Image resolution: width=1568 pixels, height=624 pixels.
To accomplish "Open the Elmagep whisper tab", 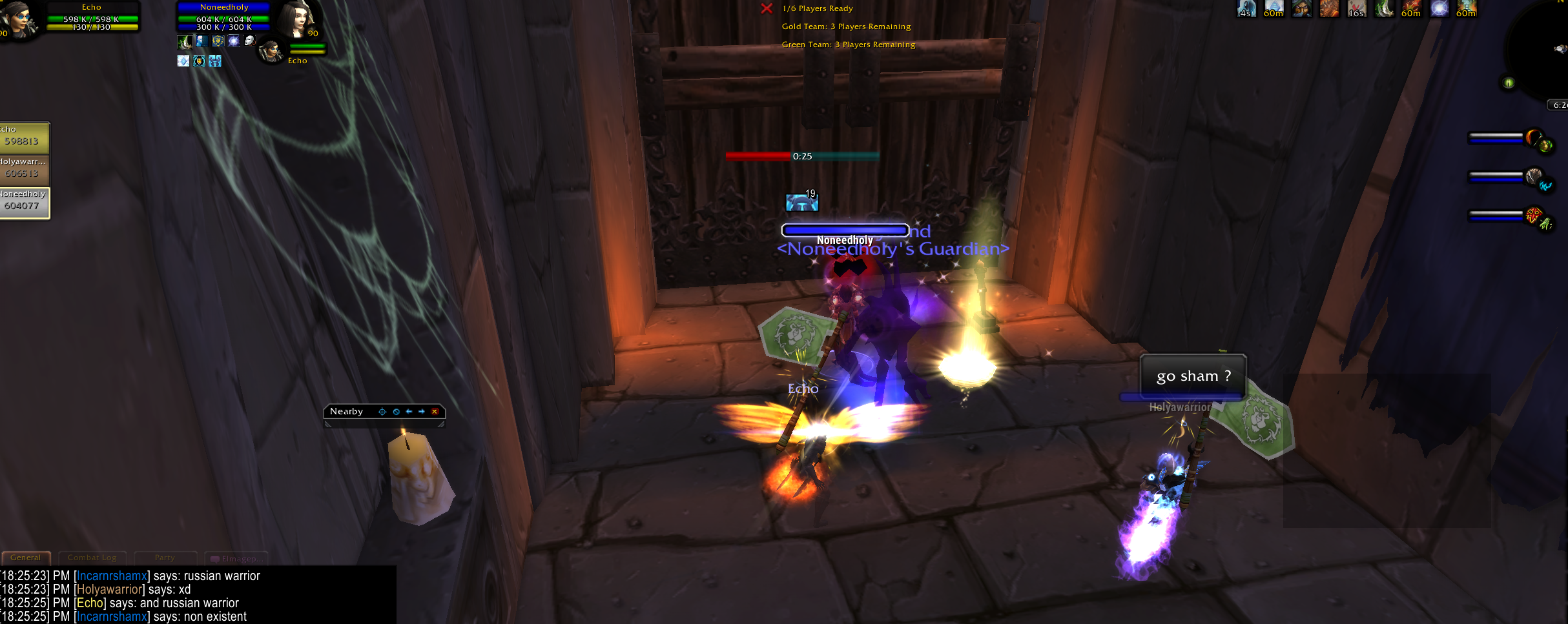I will click(x=236, y=559).
